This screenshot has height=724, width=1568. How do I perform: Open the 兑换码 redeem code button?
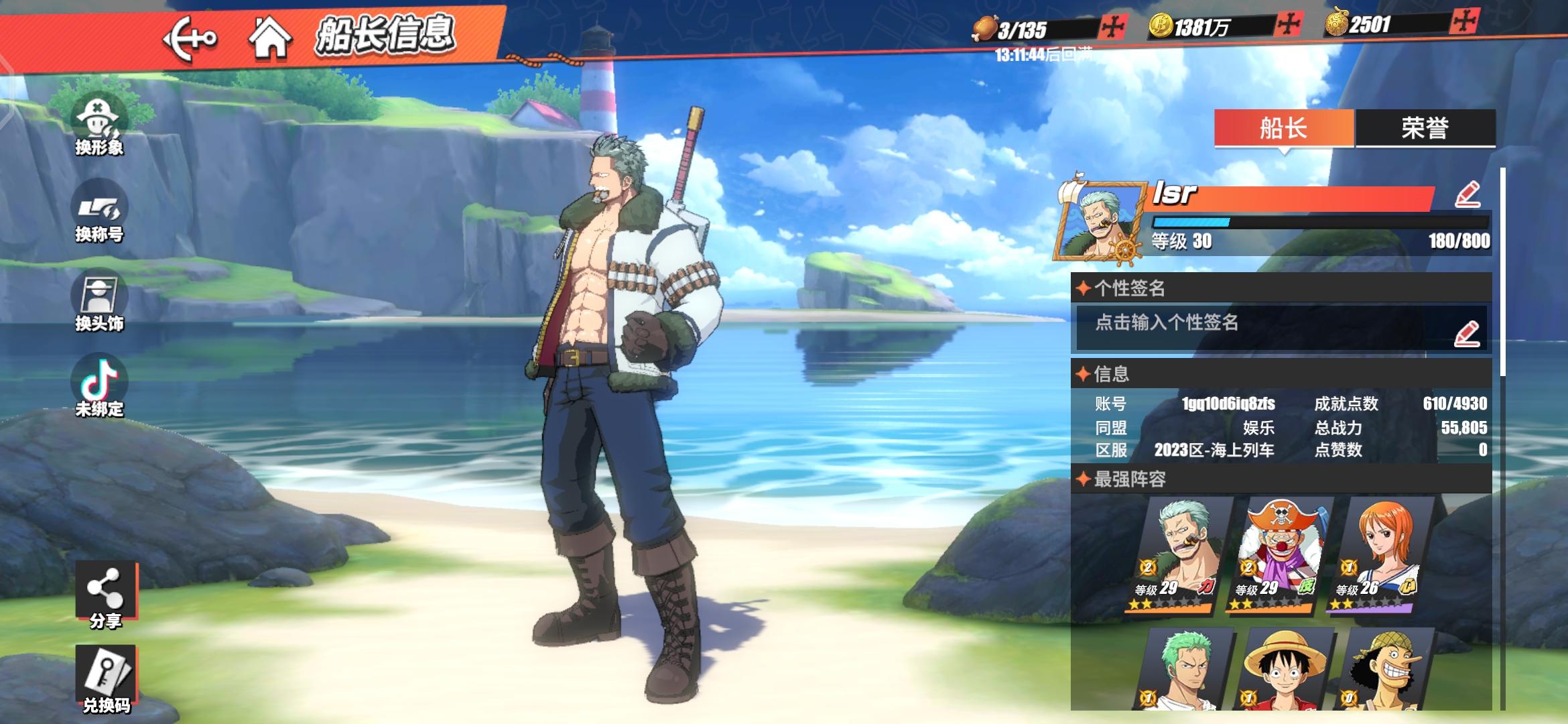point(106,678)
